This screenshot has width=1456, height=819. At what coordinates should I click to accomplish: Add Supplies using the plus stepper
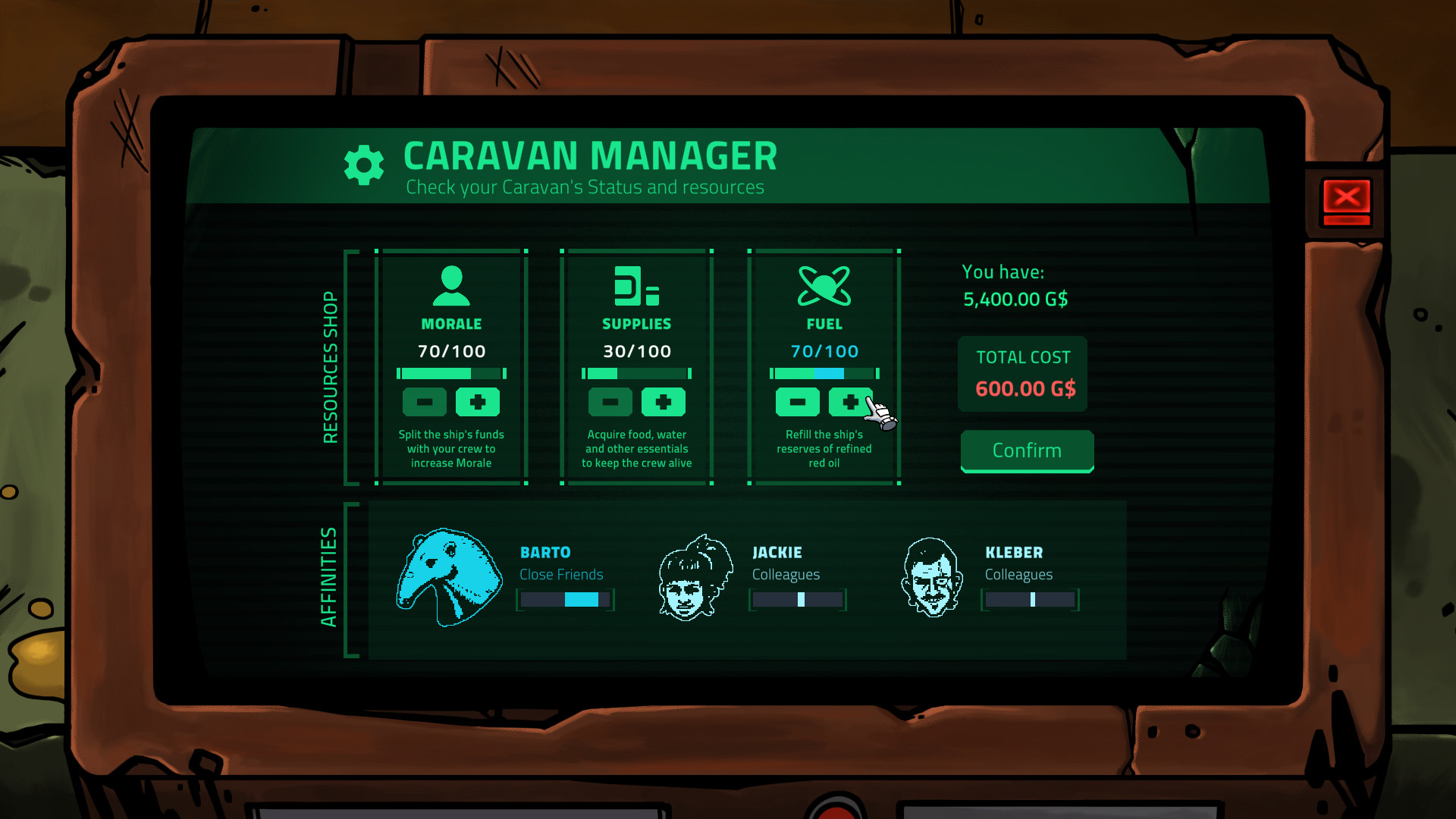click(x=664, y=402)
